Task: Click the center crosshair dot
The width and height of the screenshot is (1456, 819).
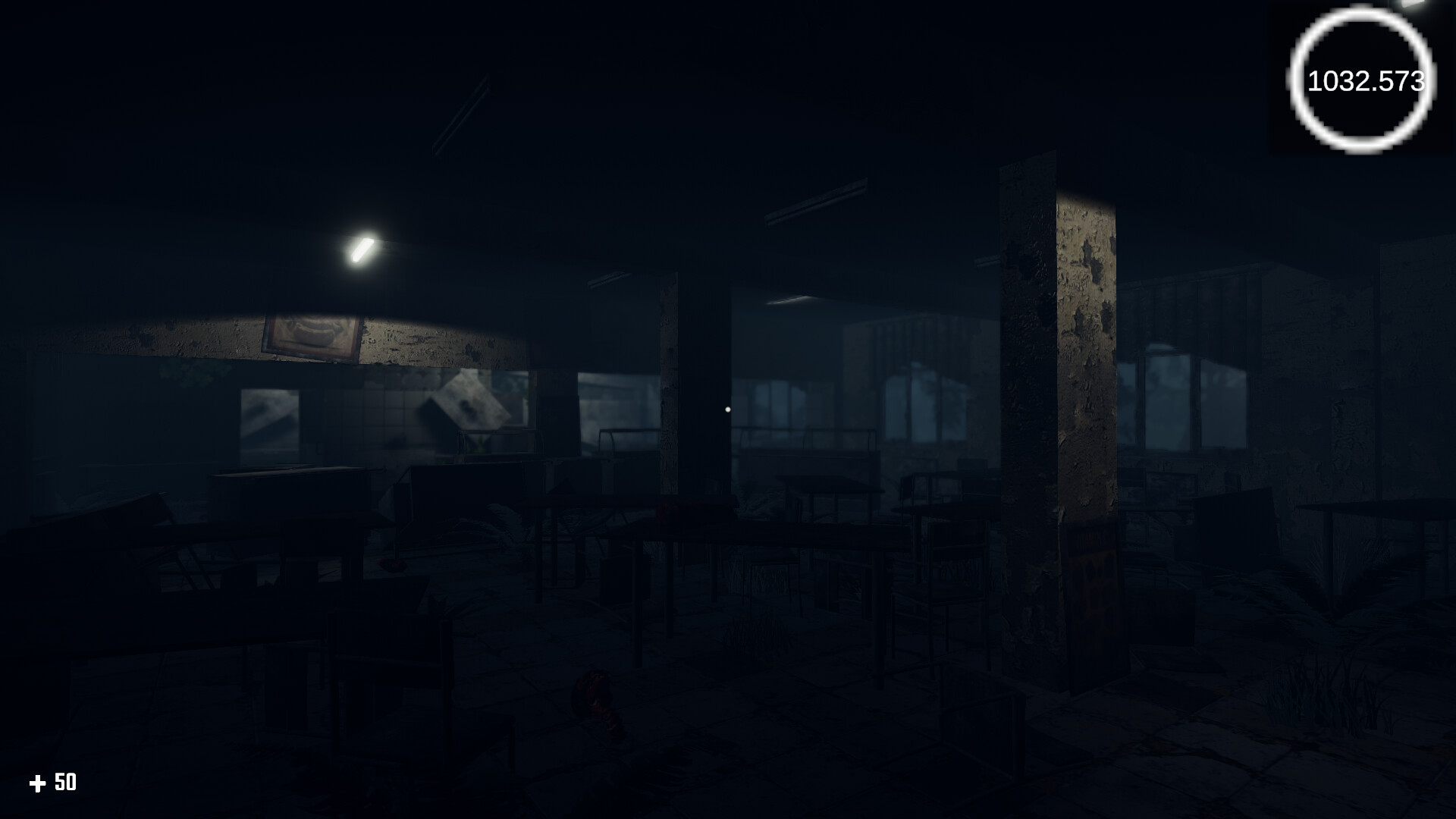Action: point(728,409)
